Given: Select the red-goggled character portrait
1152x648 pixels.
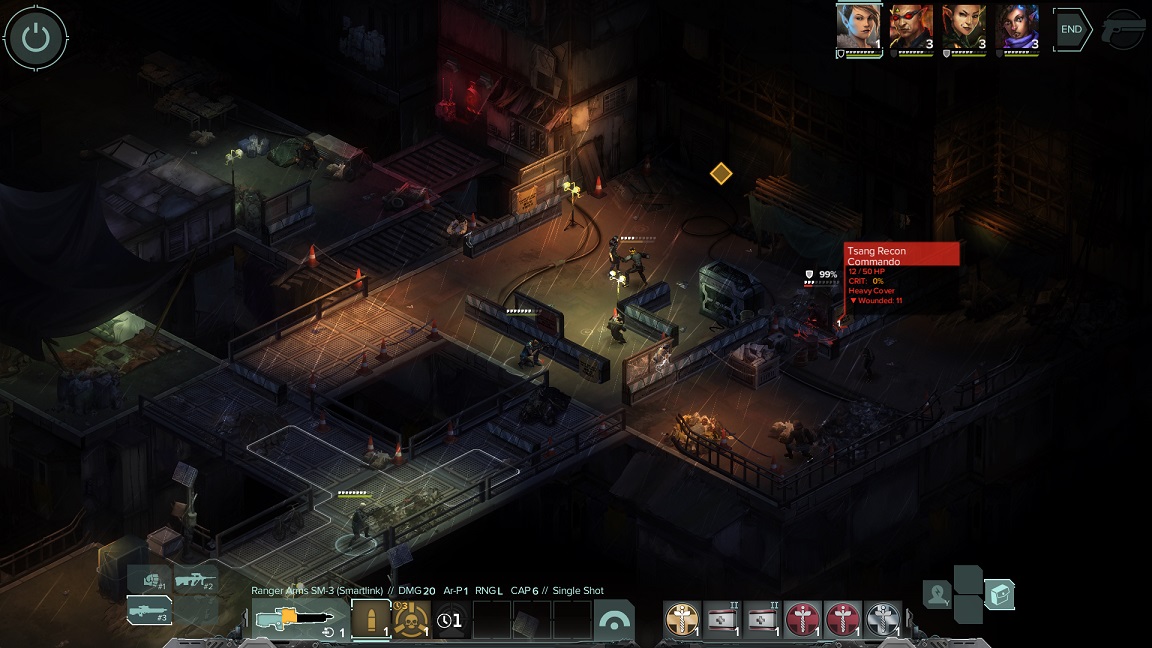Looking at the screenshot, I should (911, 27).
